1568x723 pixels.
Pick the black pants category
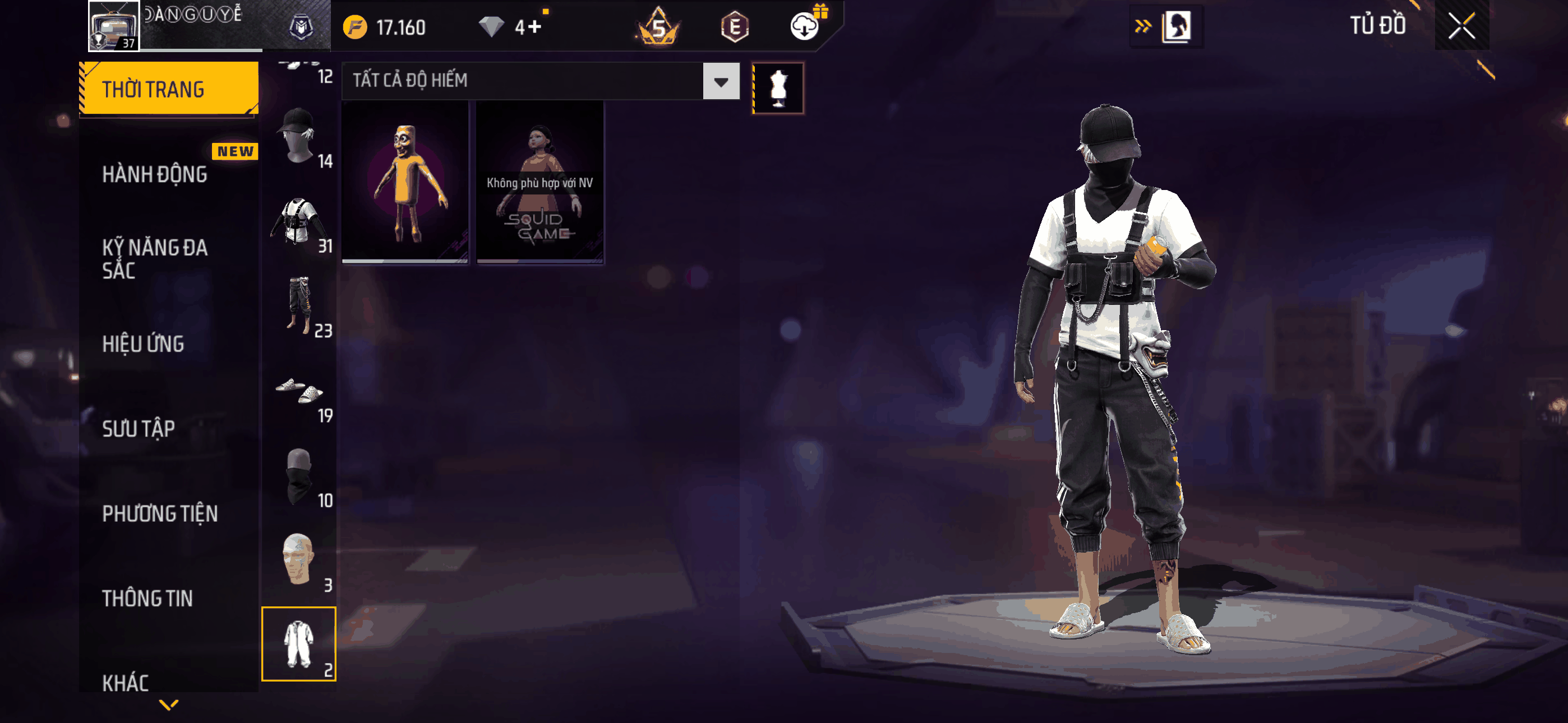click(x=298, y=306)
